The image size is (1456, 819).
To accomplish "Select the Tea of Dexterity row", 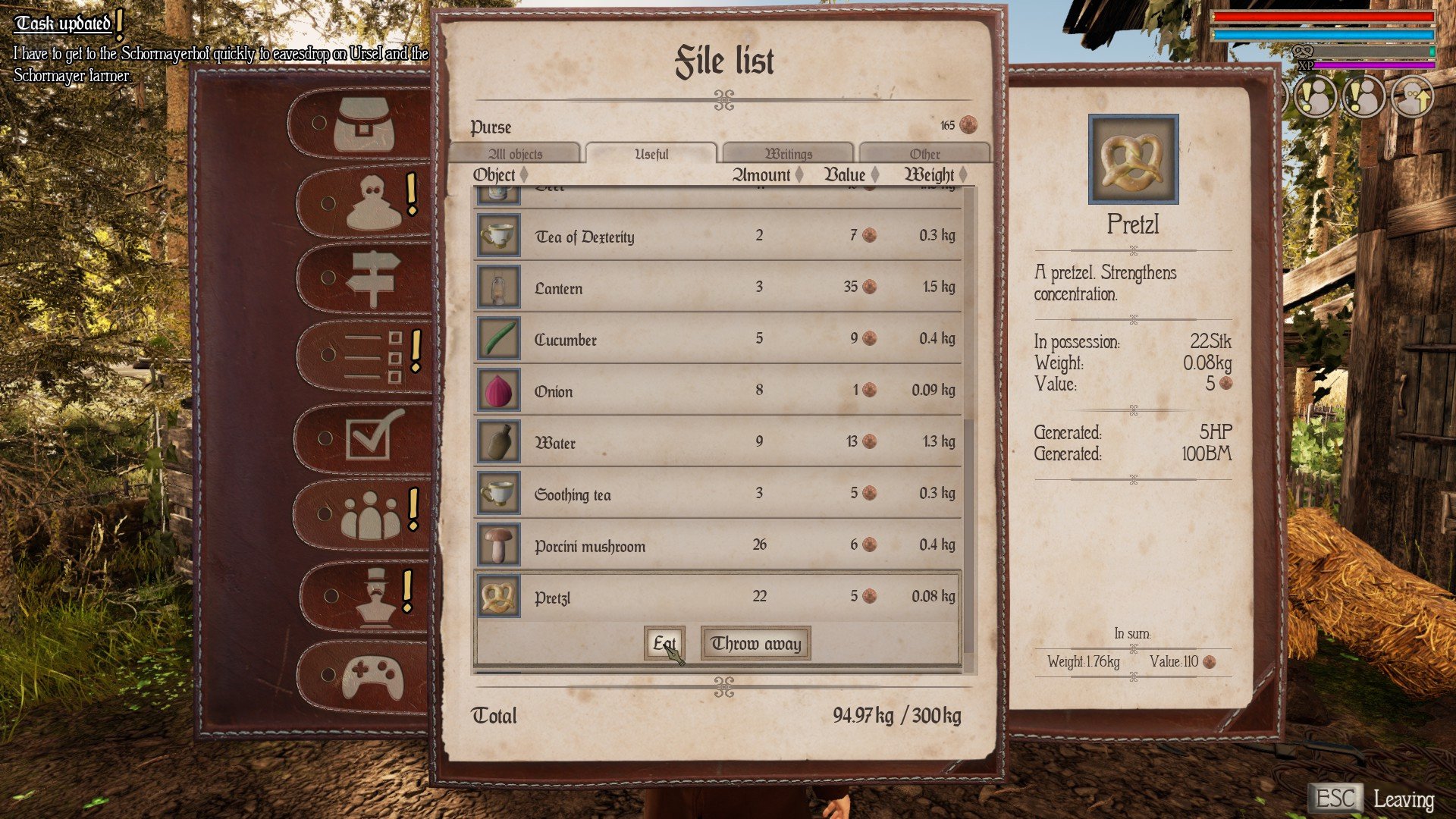I will point(717,236).
